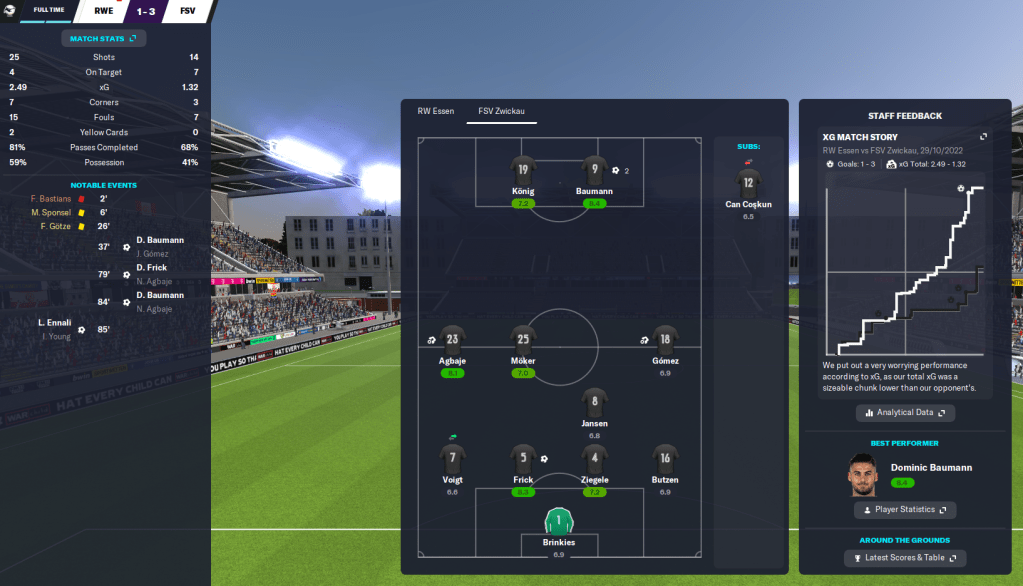Screen dimensions: 1023x586
Task: Select Agbaje's number 23 shirt
Action: [452, 340]
